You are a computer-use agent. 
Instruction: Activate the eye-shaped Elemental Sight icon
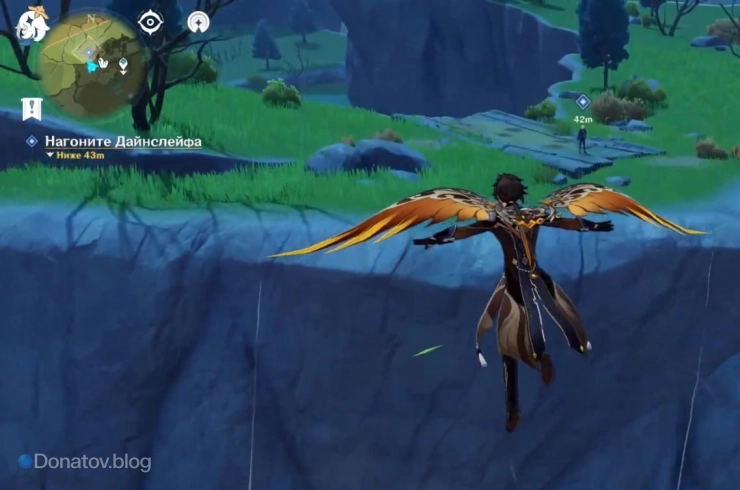pos(150,22)
